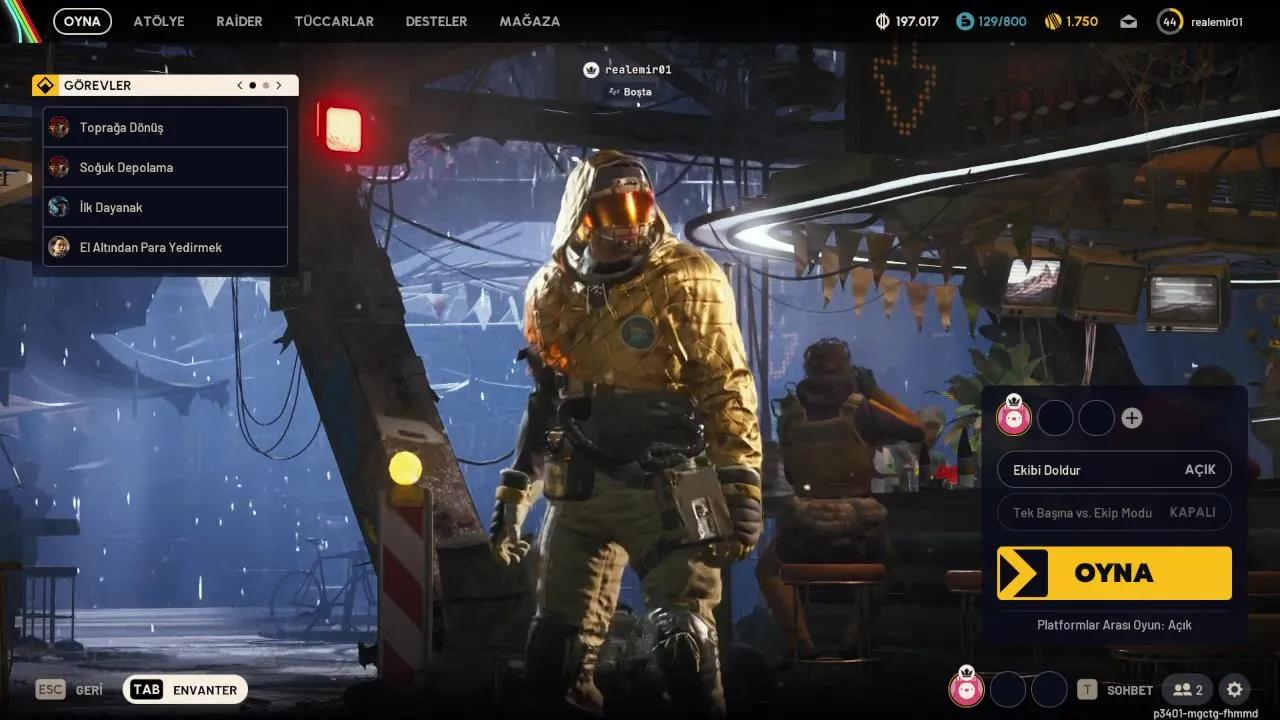The width and height of the screenshot is (1280, 720).
Task: Open the TÜCCARLAR menu
Action: point(334,20)
